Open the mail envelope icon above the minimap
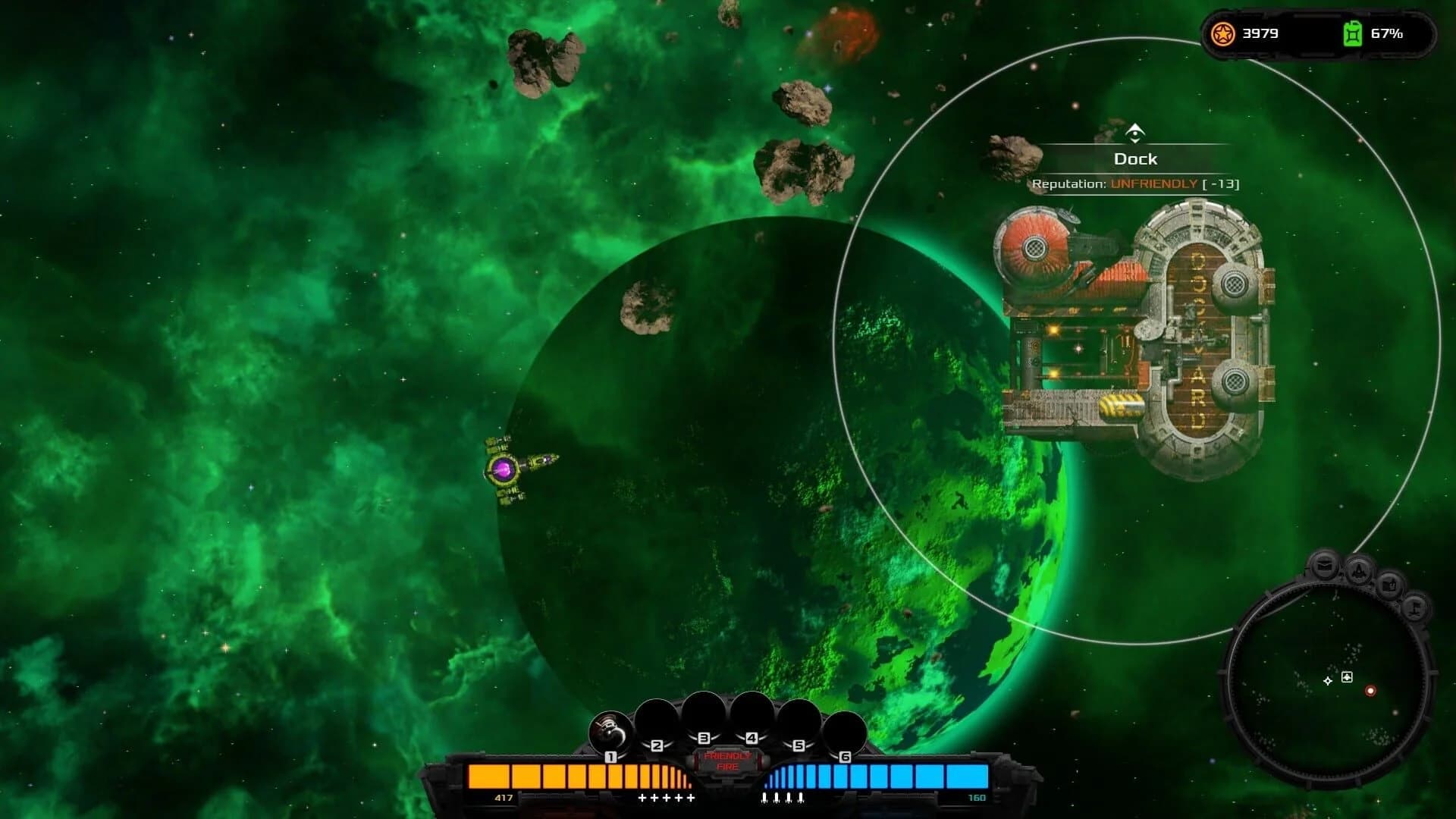The width and height of the screenshot is (1456, 819). click(1326, 565)
